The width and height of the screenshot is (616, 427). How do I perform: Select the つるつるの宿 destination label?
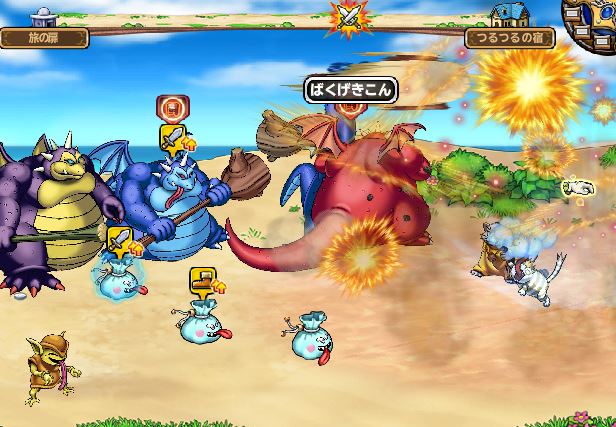pos(509,38)
